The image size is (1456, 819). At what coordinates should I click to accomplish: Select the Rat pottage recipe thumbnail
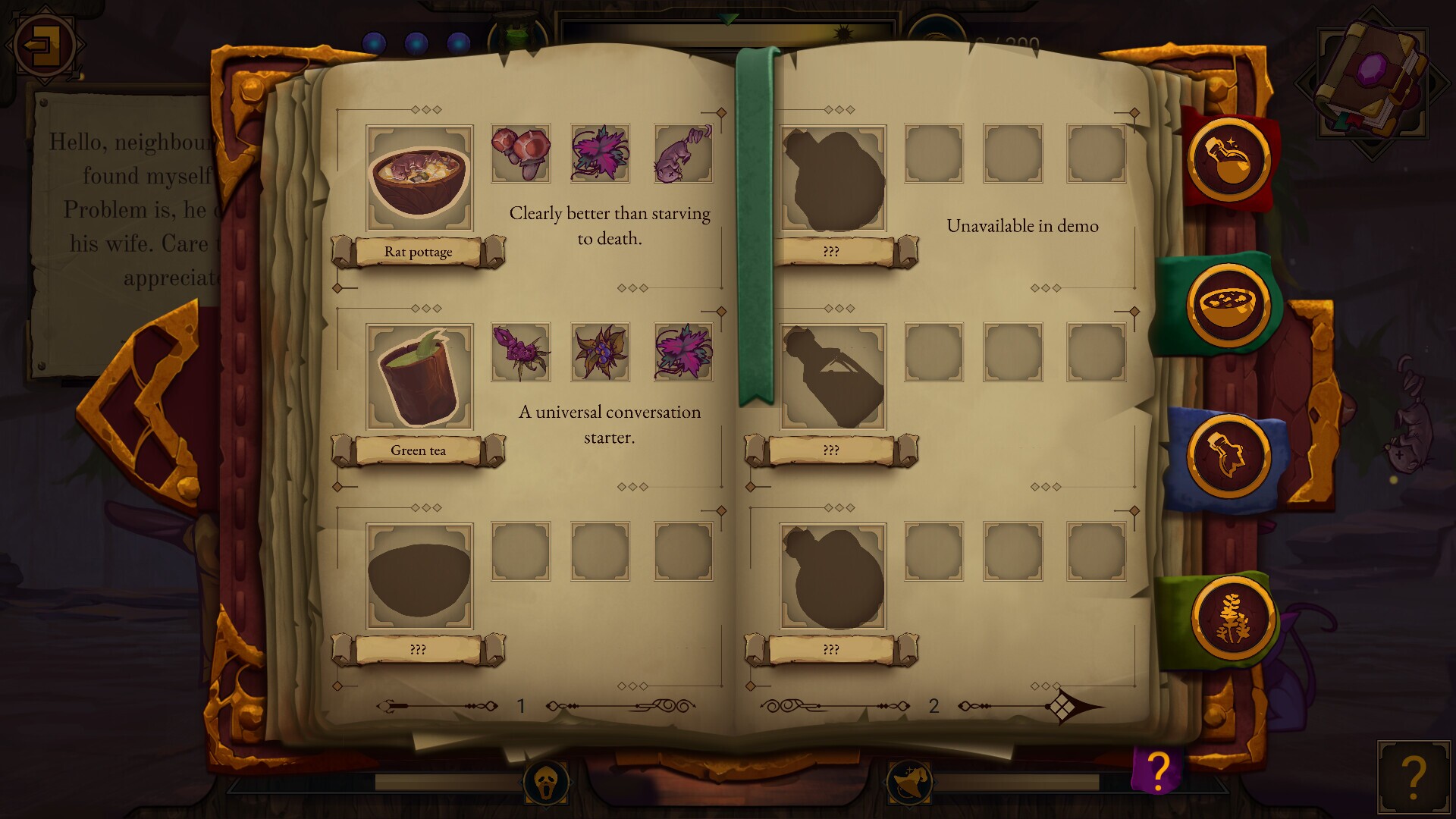pyautogui.click(x=418, y=177)
